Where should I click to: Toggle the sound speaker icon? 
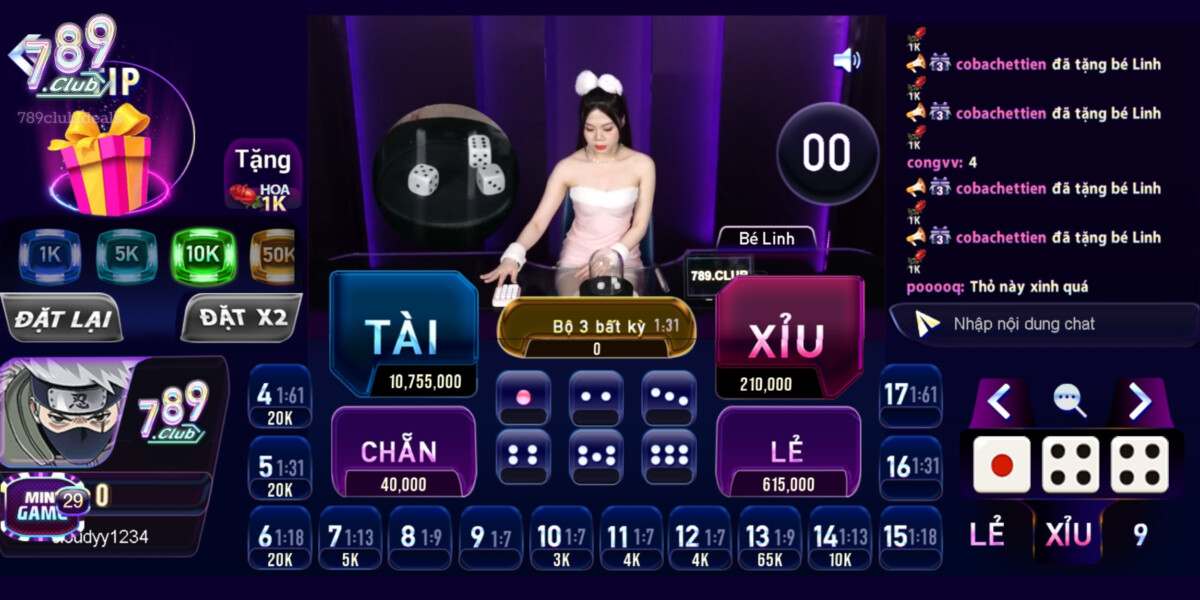coord(846,60)
